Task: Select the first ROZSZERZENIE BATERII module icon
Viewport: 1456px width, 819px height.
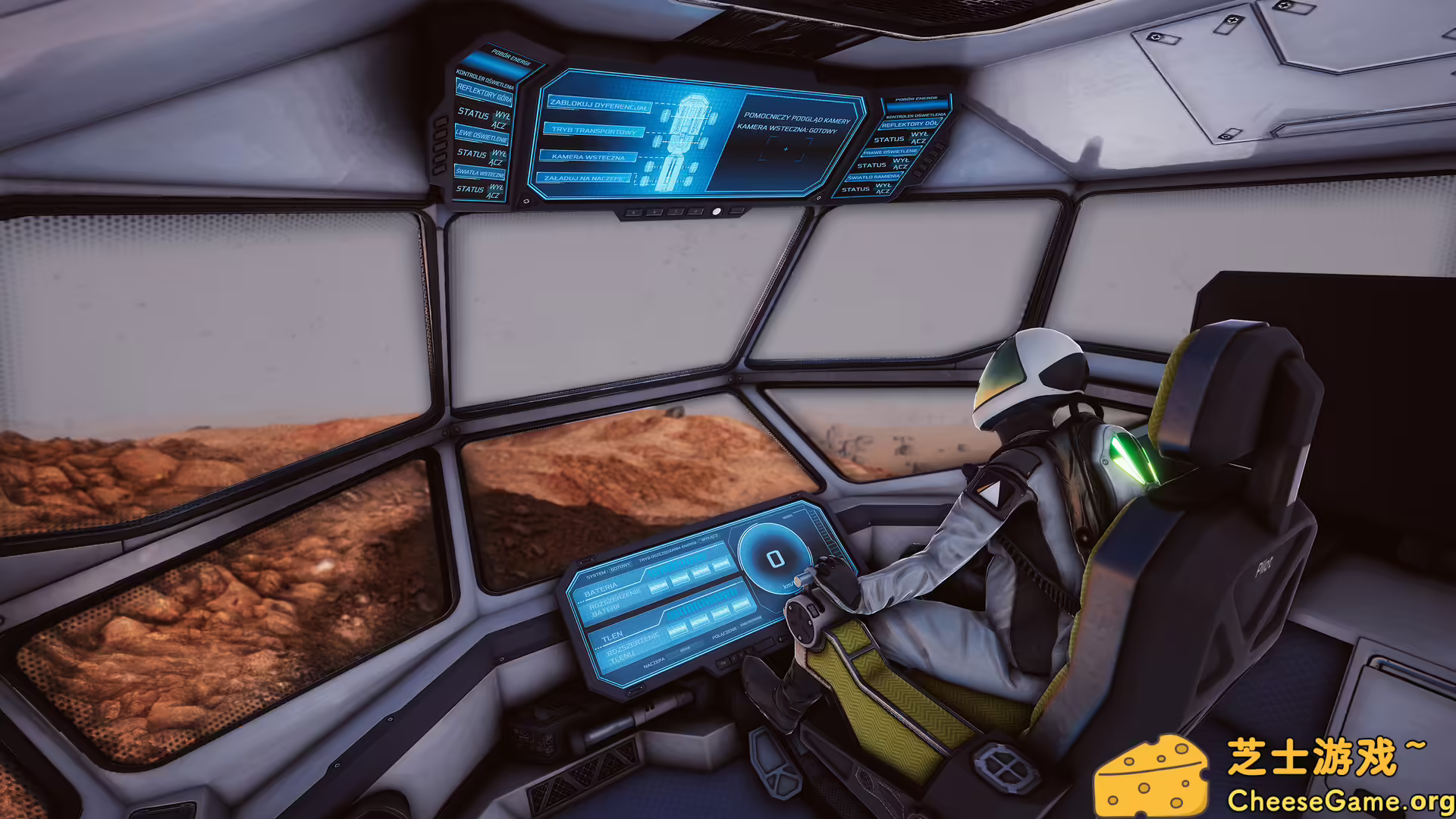Action: click(x=659, y=586)
